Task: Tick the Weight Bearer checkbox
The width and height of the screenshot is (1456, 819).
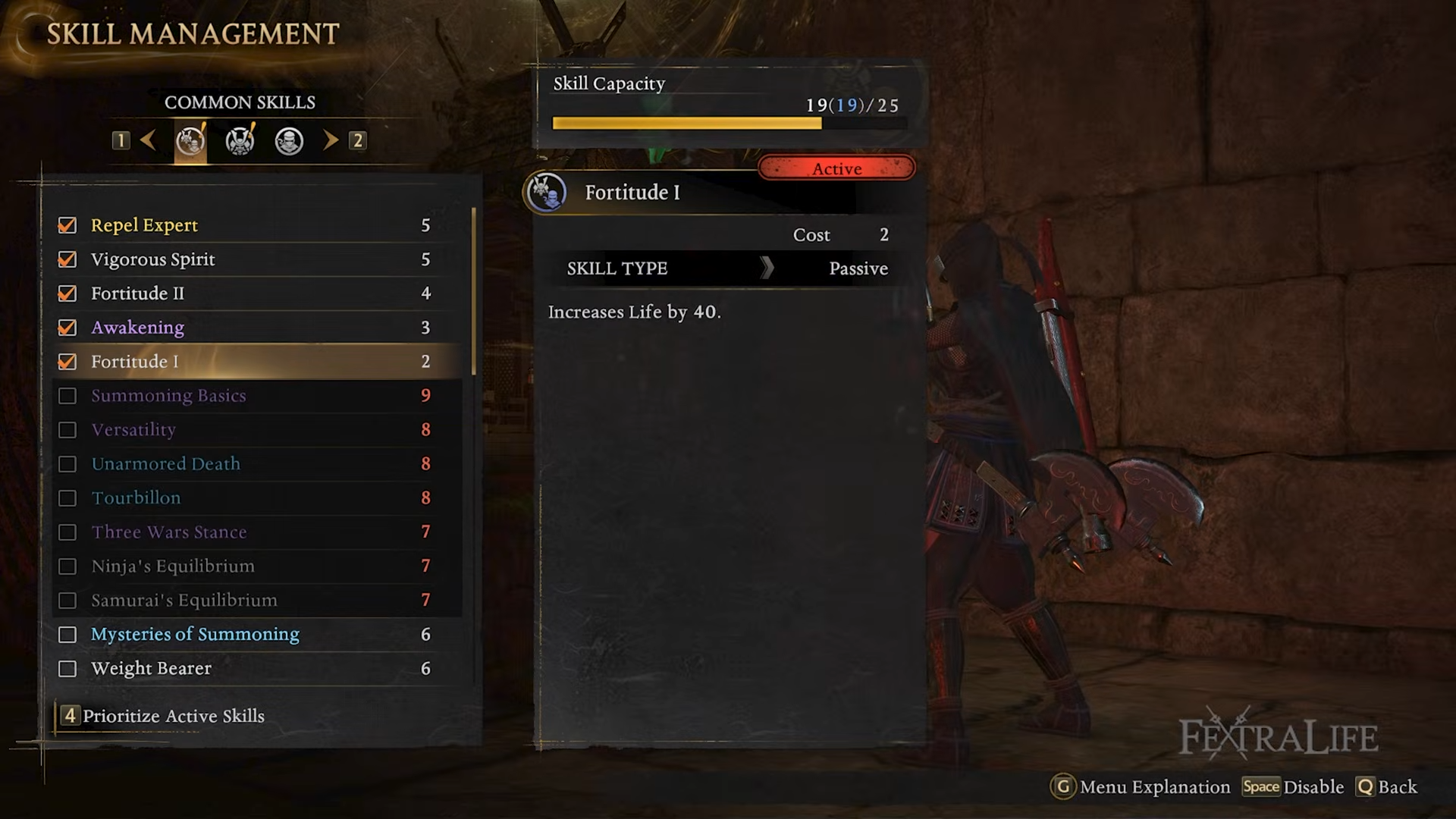Action: (67, 669)
